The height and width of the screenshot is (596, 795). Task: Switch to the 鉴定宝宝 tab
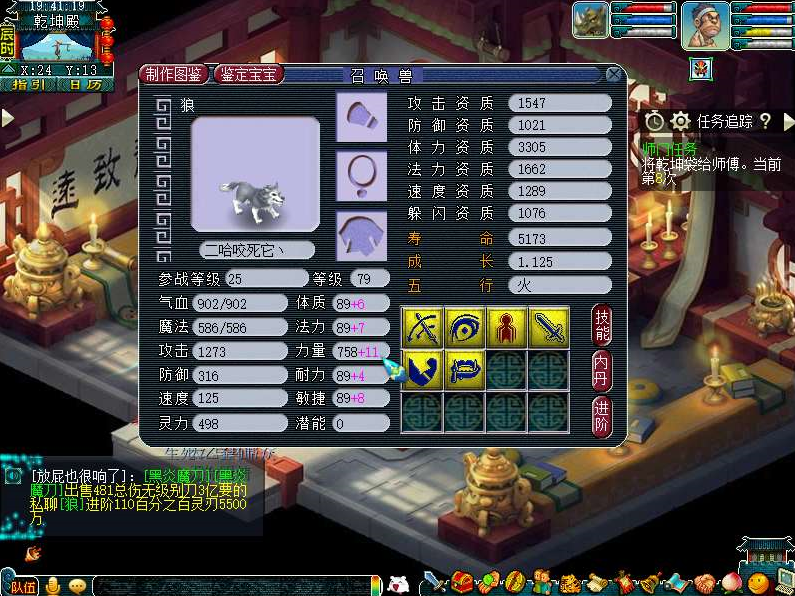point(250,74)
